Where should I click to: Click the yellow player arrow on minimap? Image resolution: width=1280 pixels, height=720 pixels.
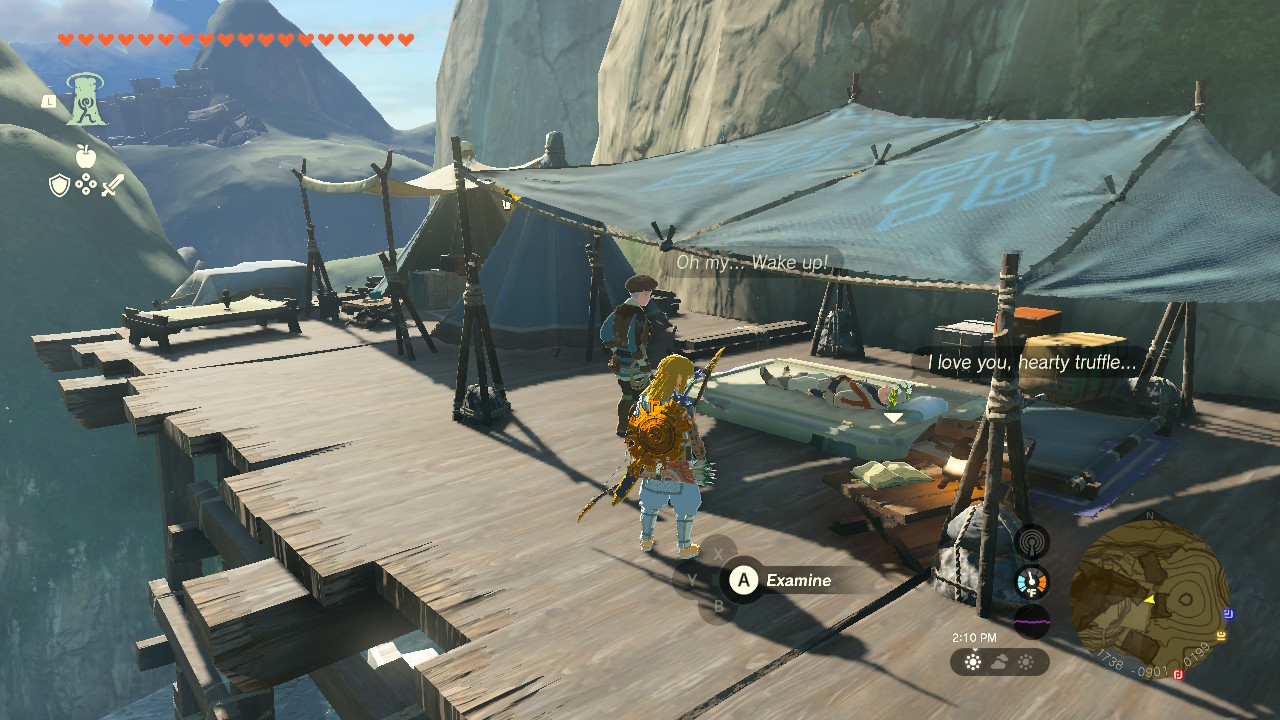1150,599
